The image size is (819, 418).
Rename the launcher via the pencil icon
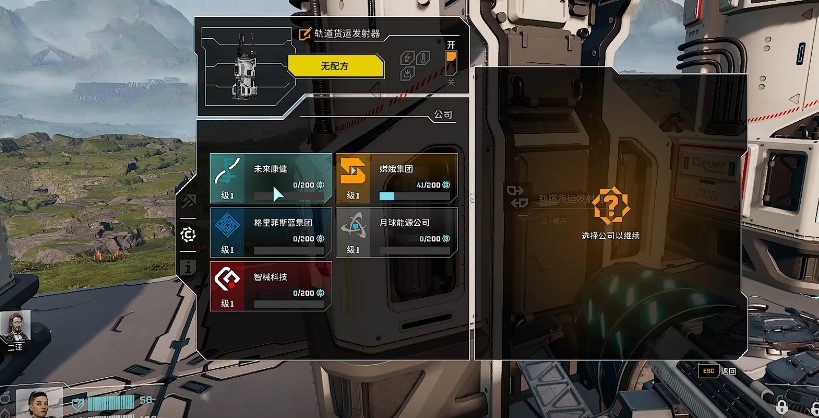[305, 33]
